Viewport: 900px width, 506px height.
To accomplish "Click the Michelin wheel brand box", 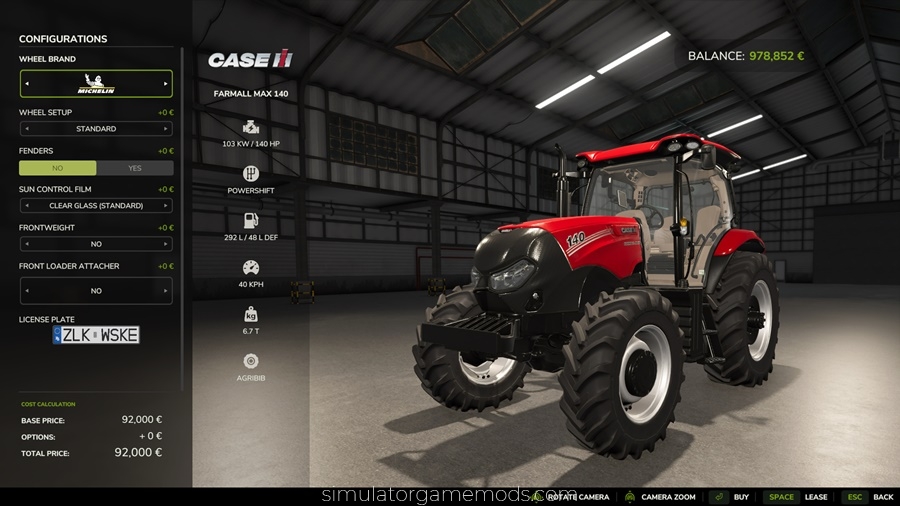I will point(96,84).
